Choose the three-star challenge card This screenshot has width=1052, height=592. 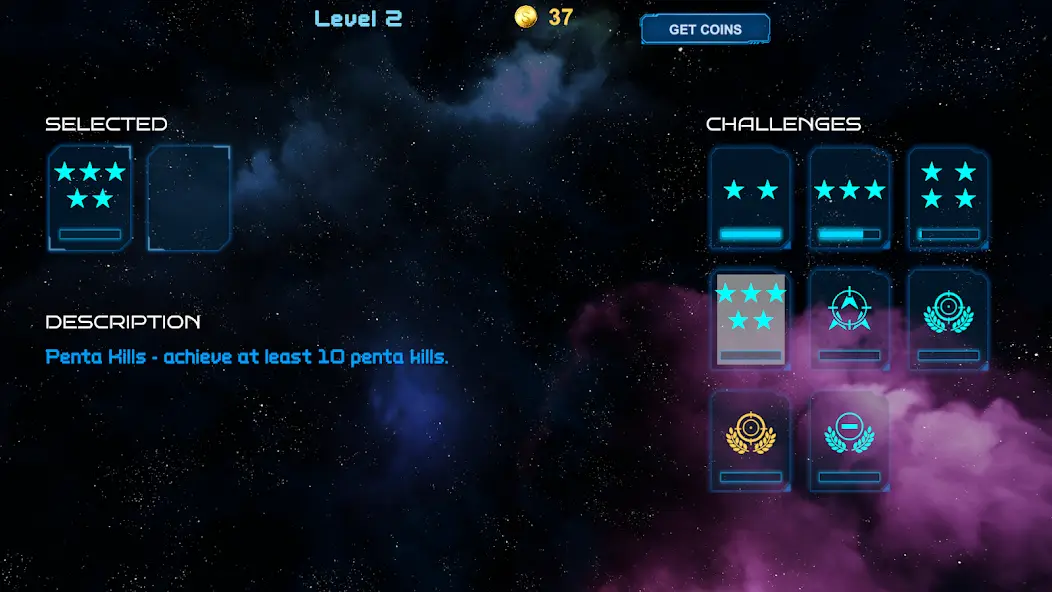(849, 198)
